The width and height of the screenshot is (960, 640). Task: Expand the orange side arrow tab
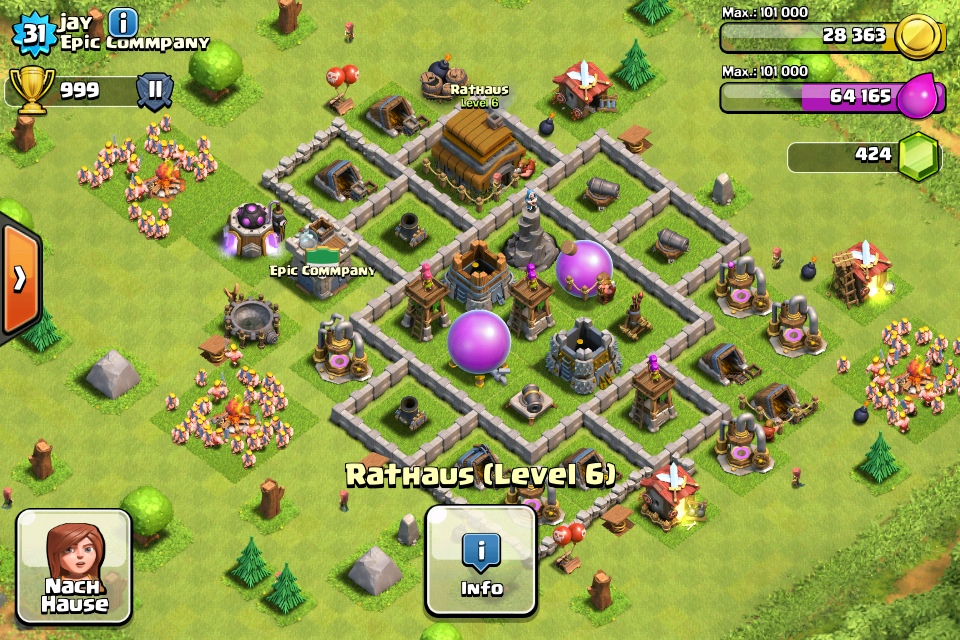pos(19,278)
